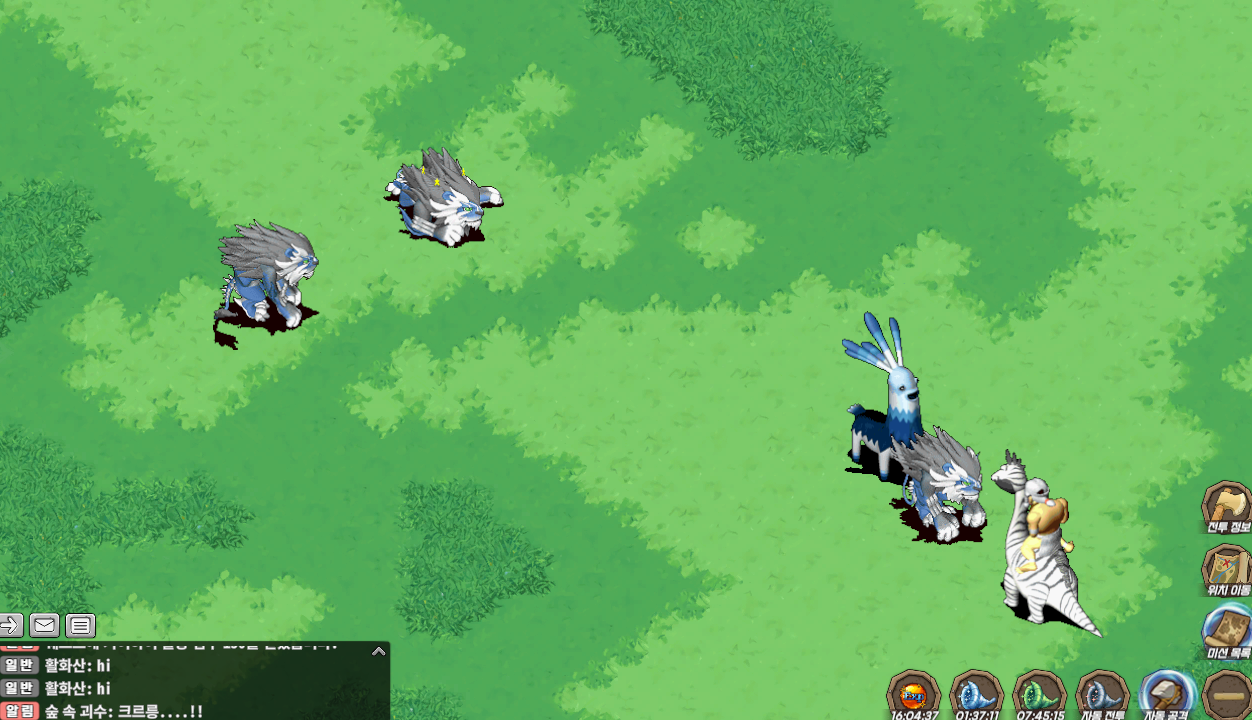Screen dimensions: 1252x720
Task: Toggle the 자동 전투 auto-battle icon
Action: [1102, 694]
